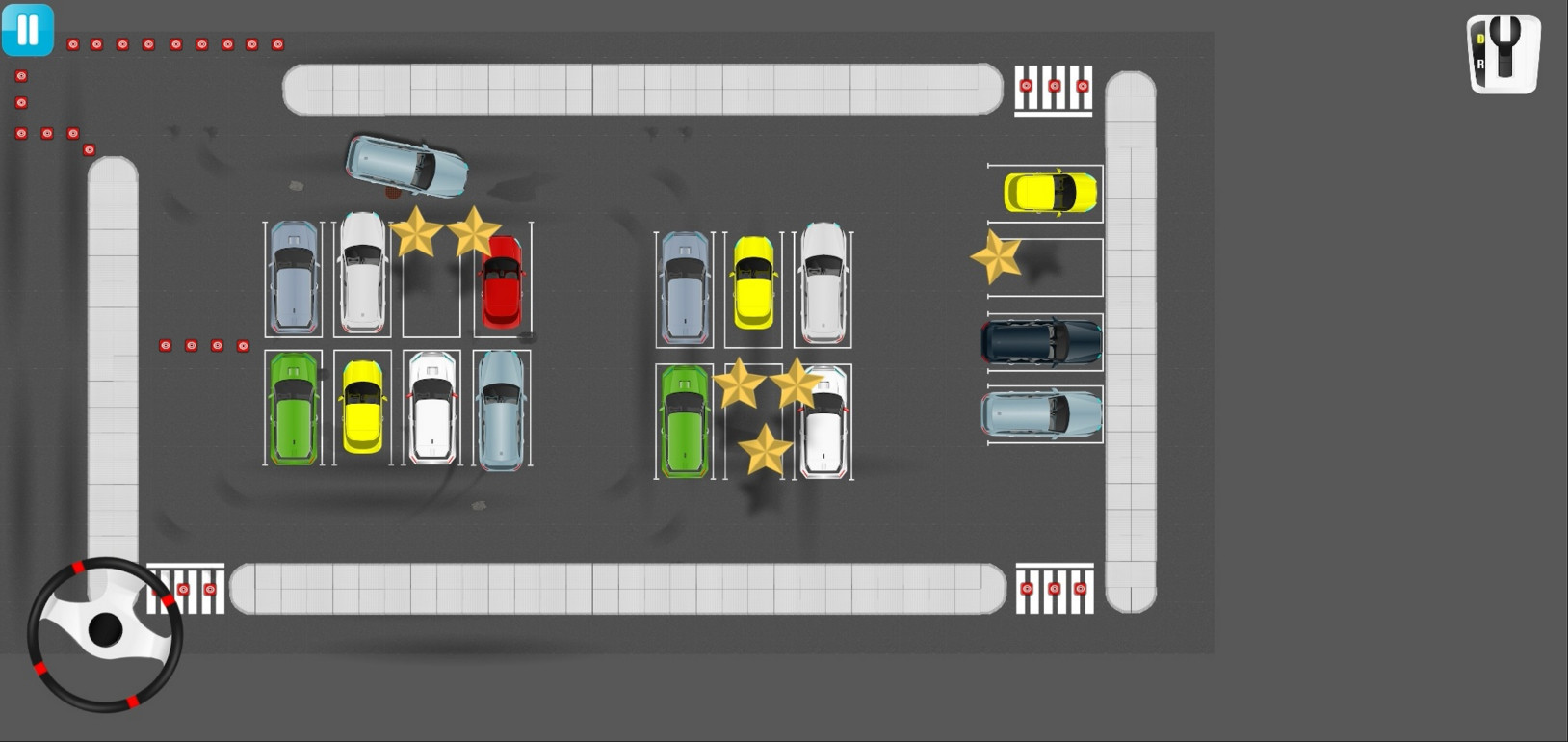Pause the game

[x=27, y=30]
